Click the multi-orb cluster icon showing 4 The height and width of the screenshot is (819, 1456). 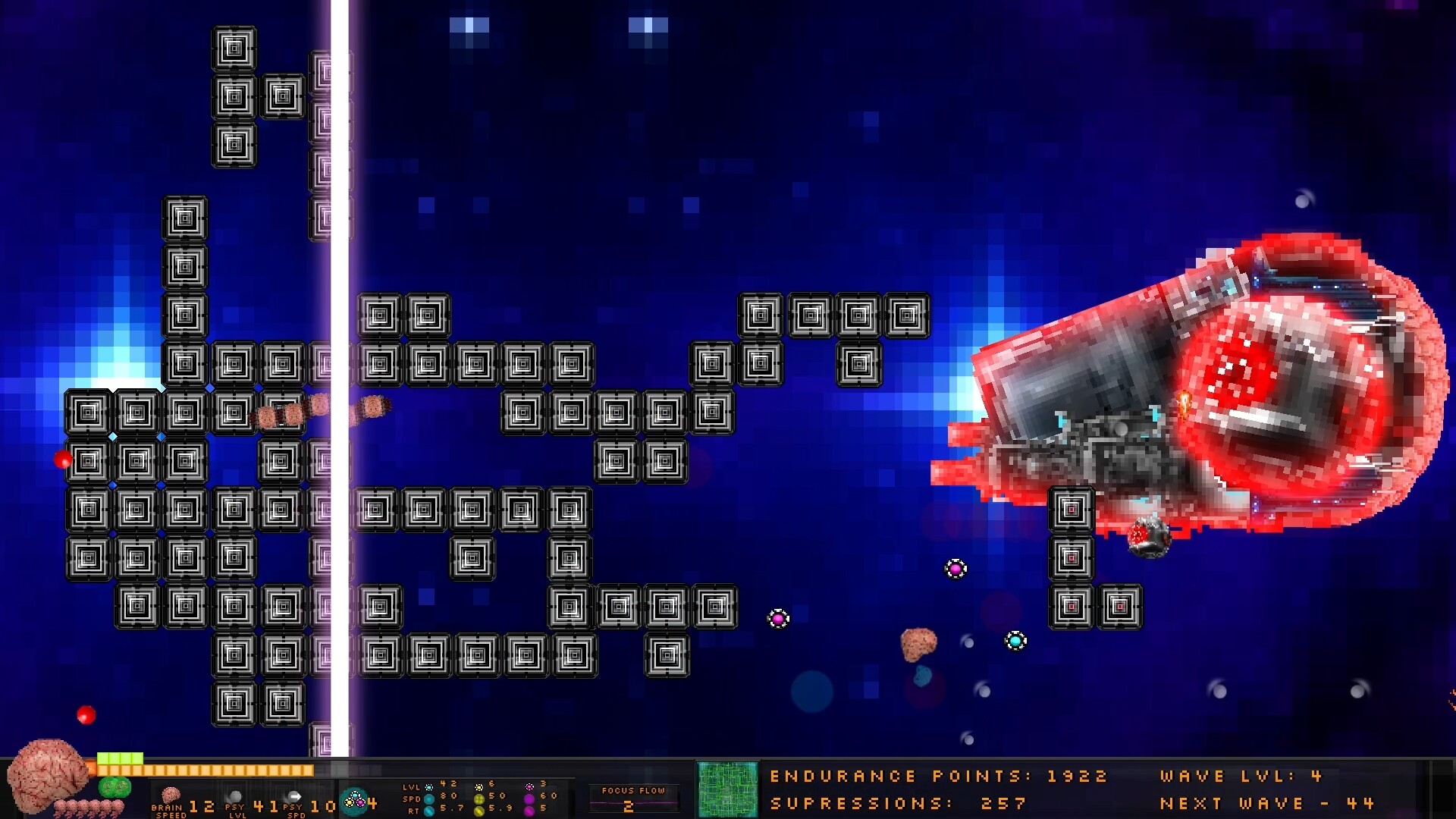[354, 800]
